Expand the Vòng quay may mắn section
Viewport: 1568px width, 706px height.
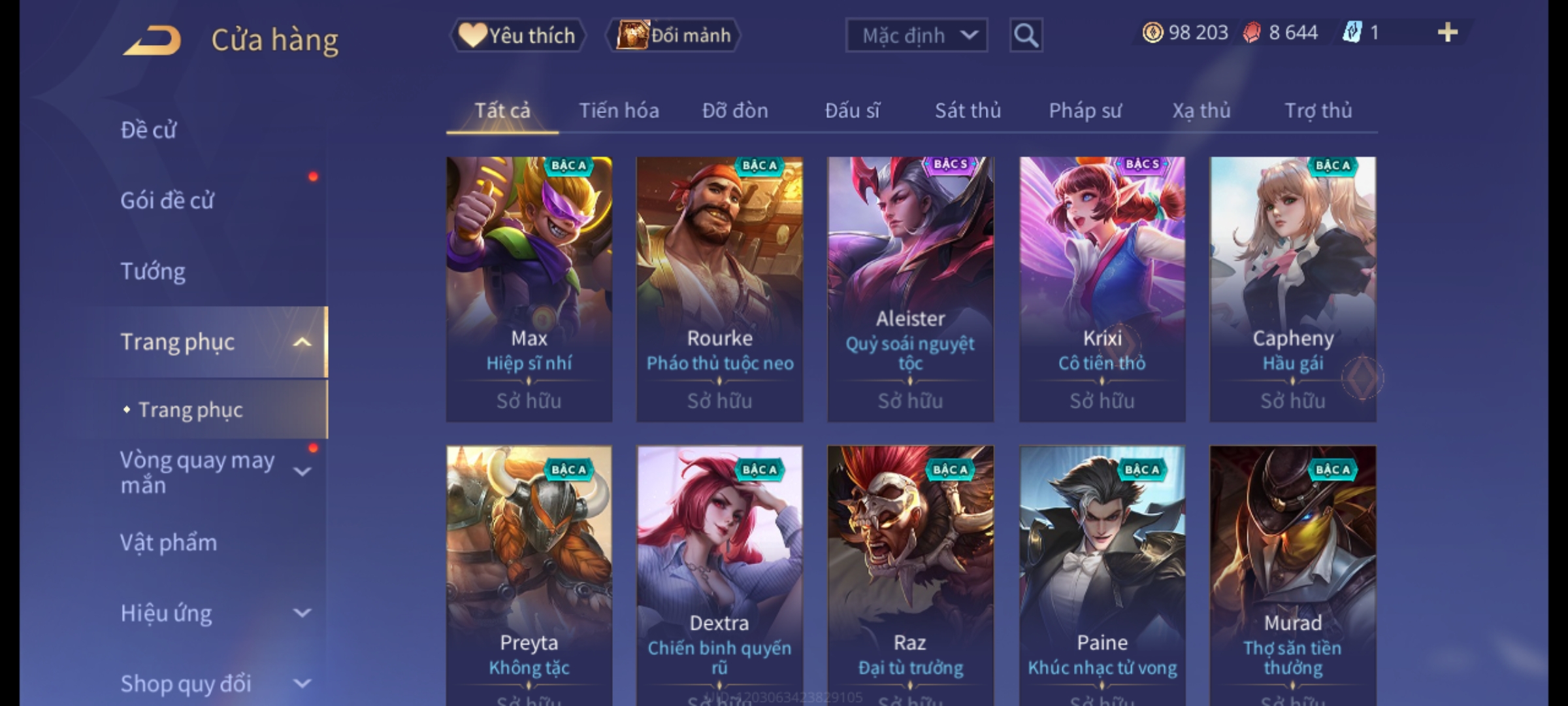(302, 472)
